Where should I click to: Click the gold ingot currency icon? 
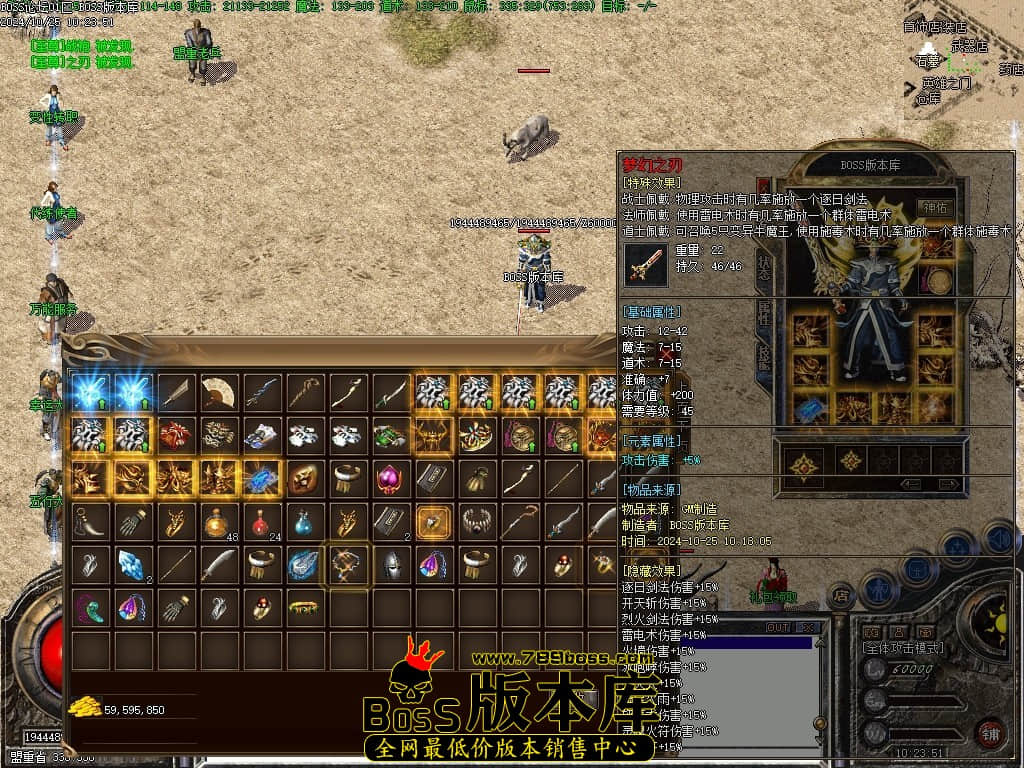(84, 708)
